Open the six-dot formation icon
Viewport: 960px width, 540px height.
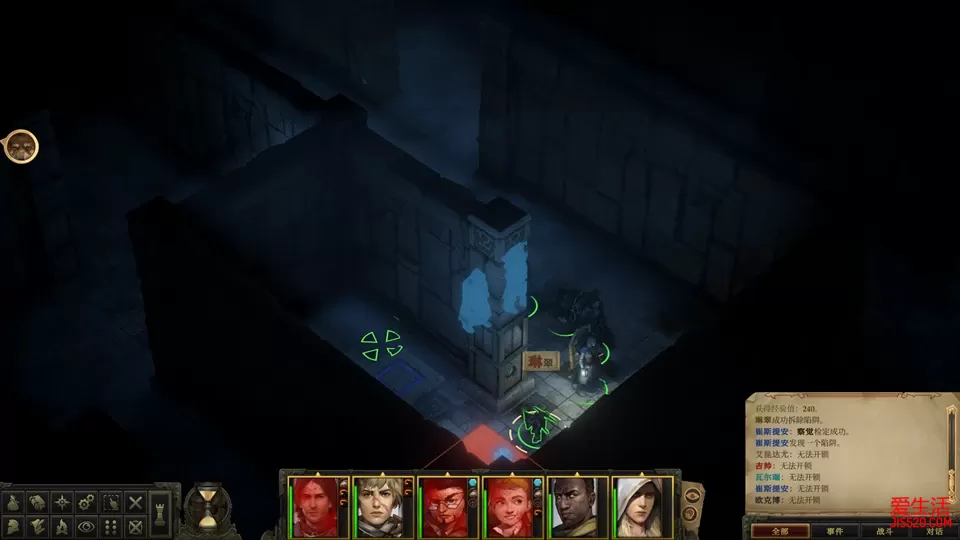click(111, 526)
